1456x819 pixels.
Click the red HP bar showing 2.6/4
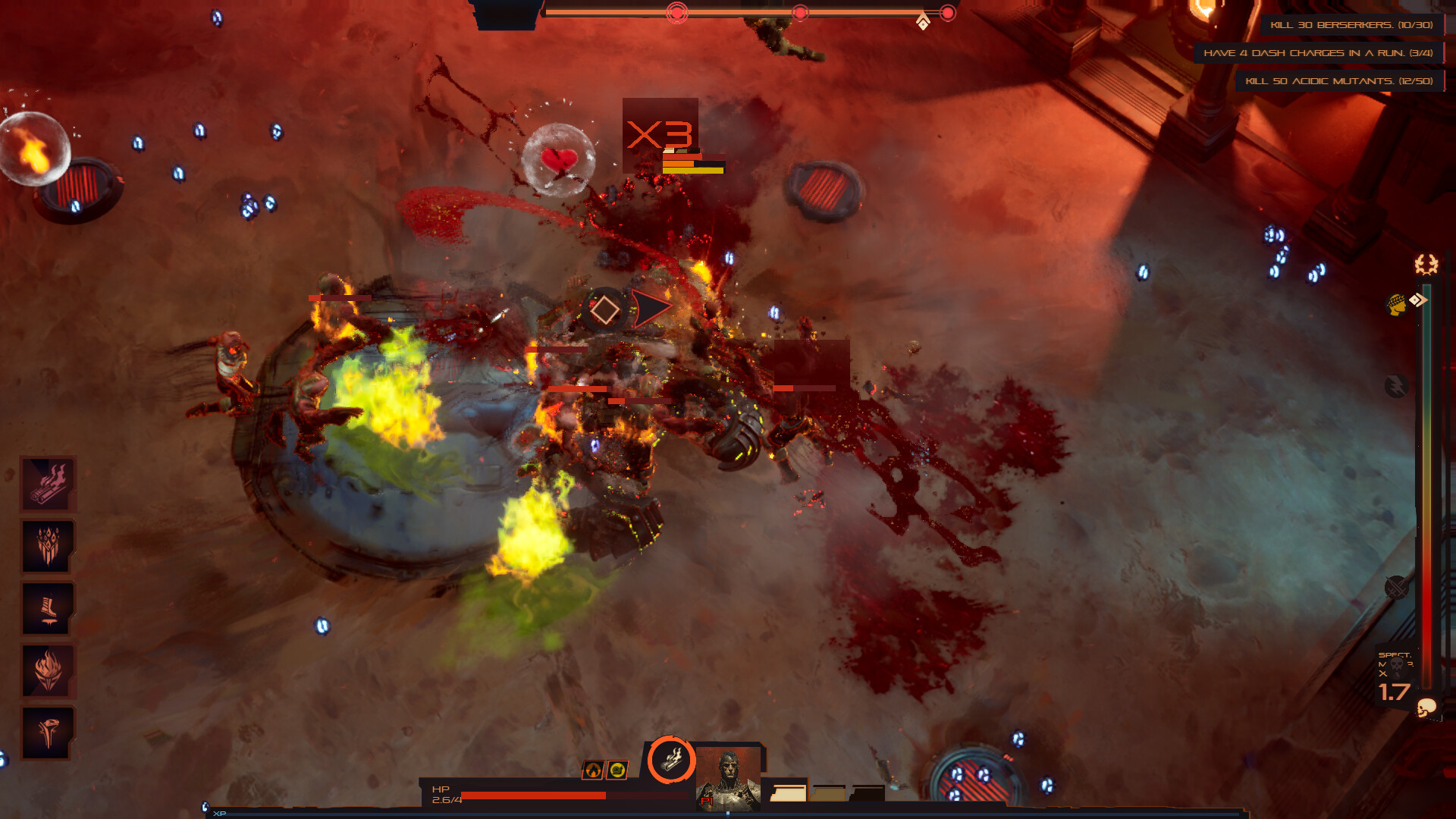[532, 795]
